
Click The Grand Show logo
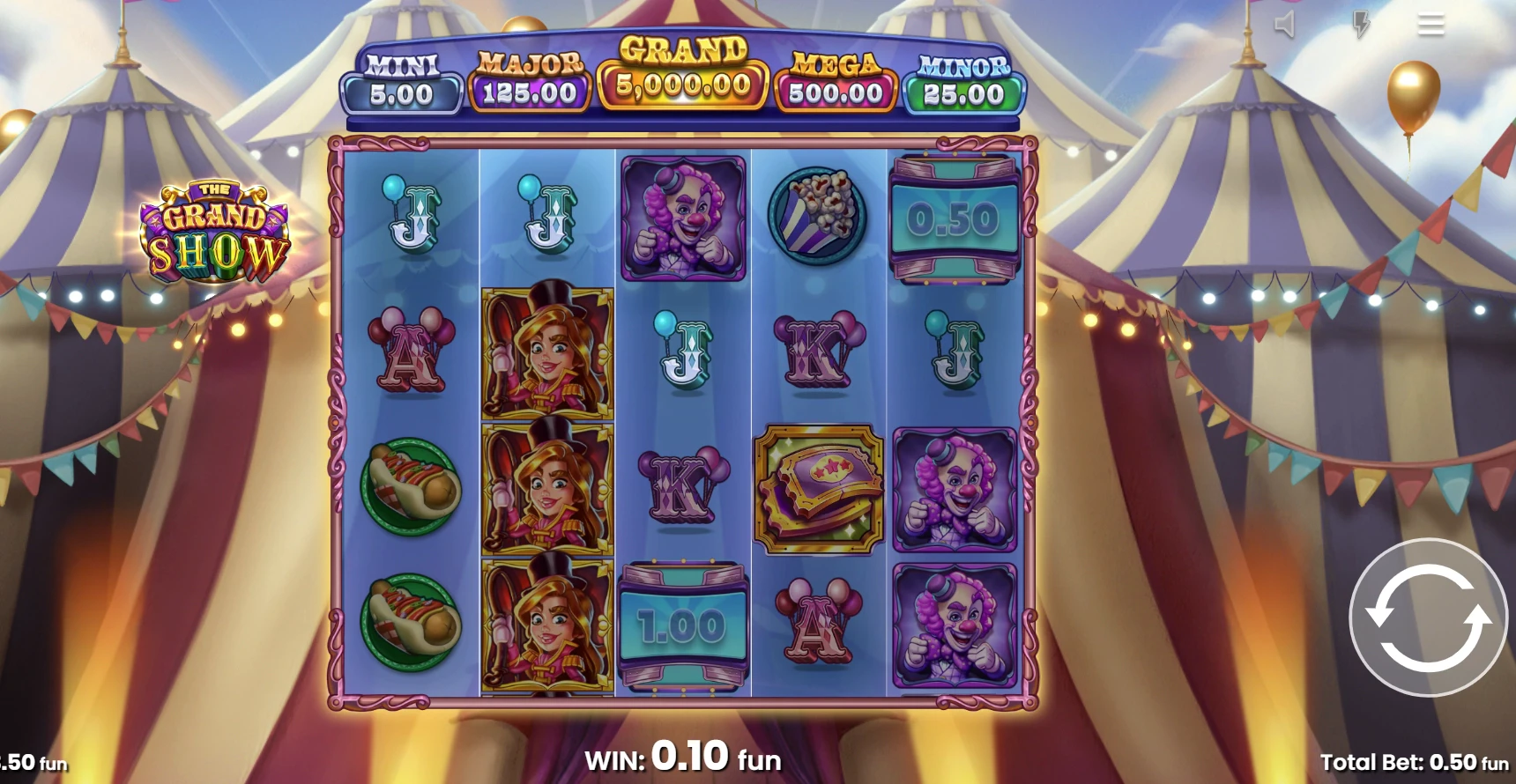pos(216,225)
